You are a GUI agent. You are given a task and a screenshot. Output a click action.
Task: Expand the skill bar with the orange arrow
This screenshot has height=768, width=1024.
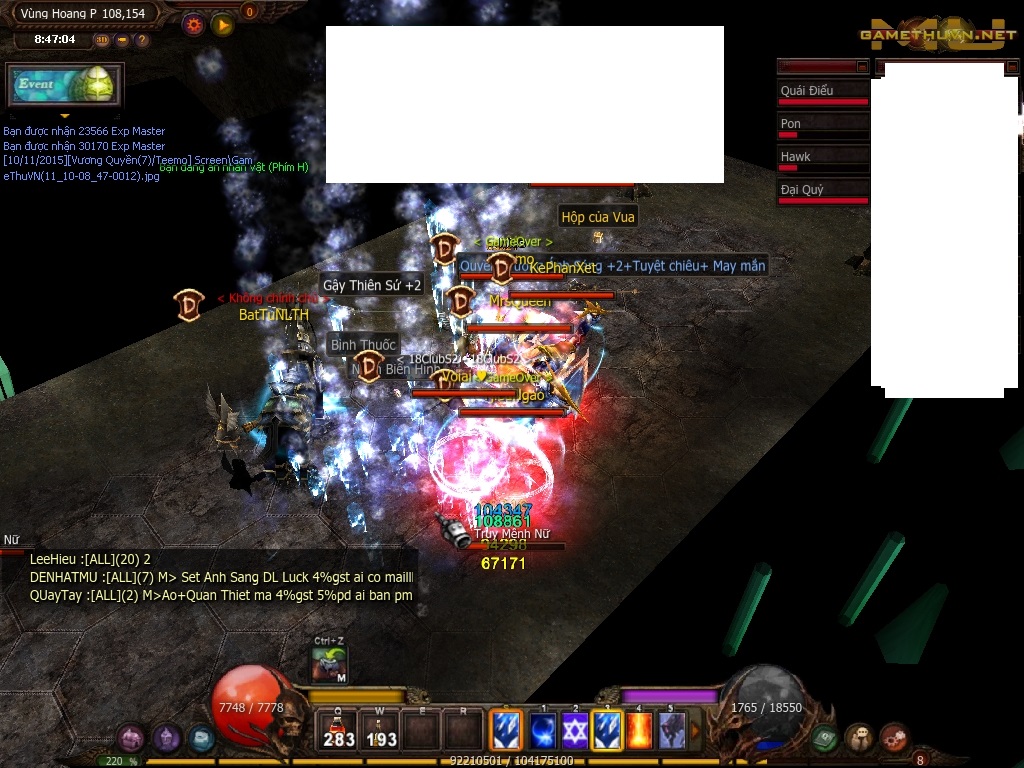(x=696, y=731)
